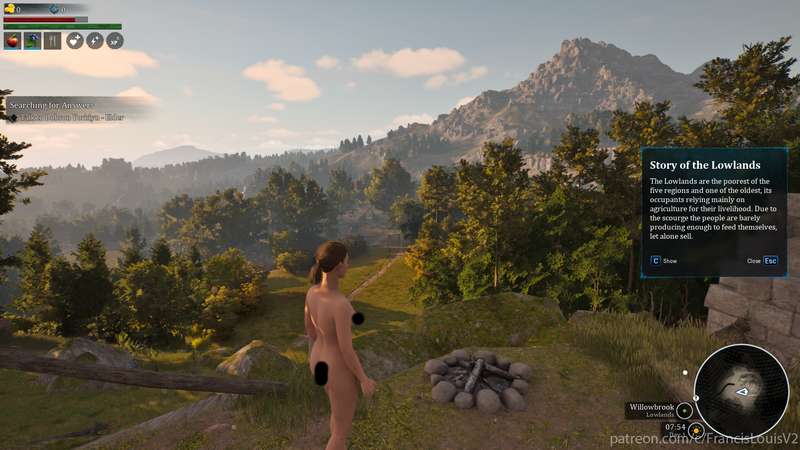Image resolution: width=800 pixels, height=450 pixels.
Task: Open the fork and knife food slot
Action: coord(52,41)
